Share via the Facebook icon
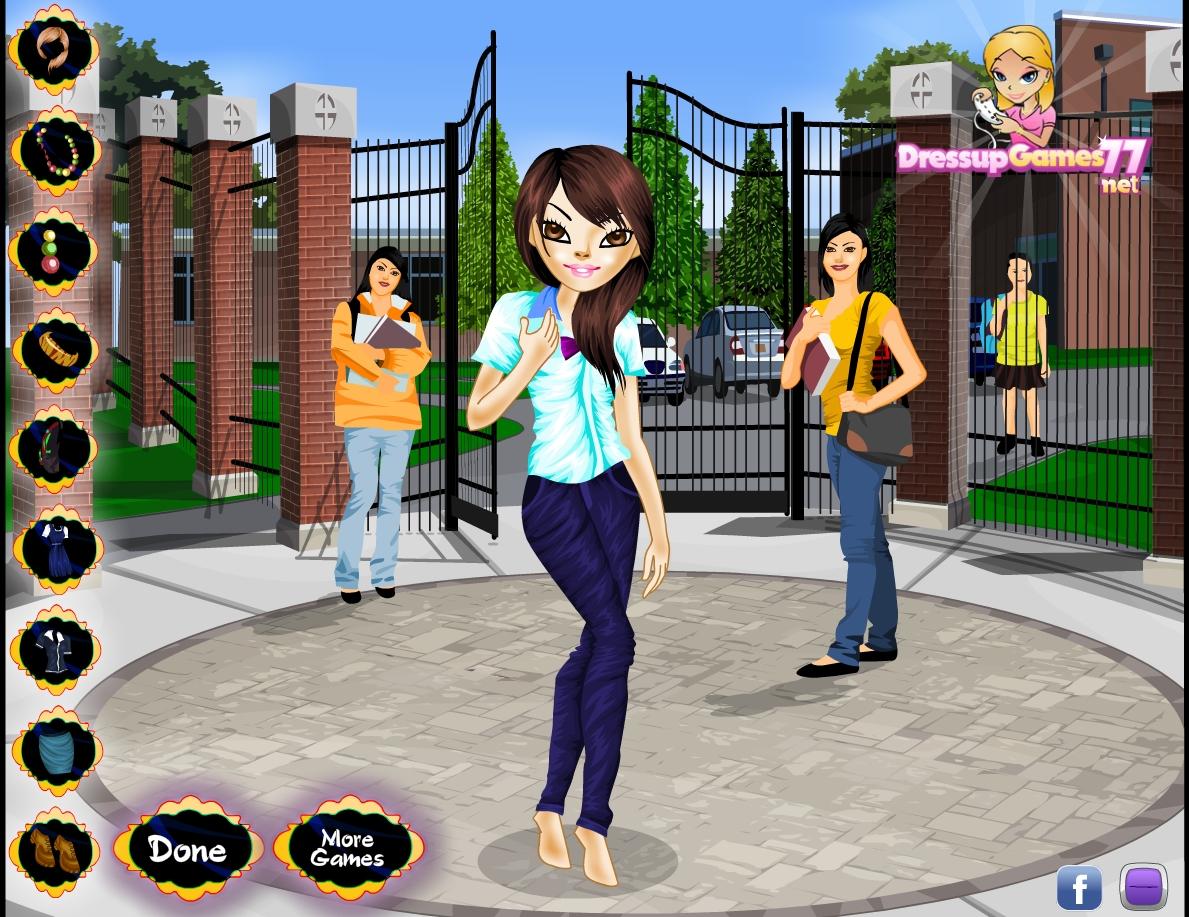The height and width of the screenshot is (917, 1189). tap(1079, 887)
